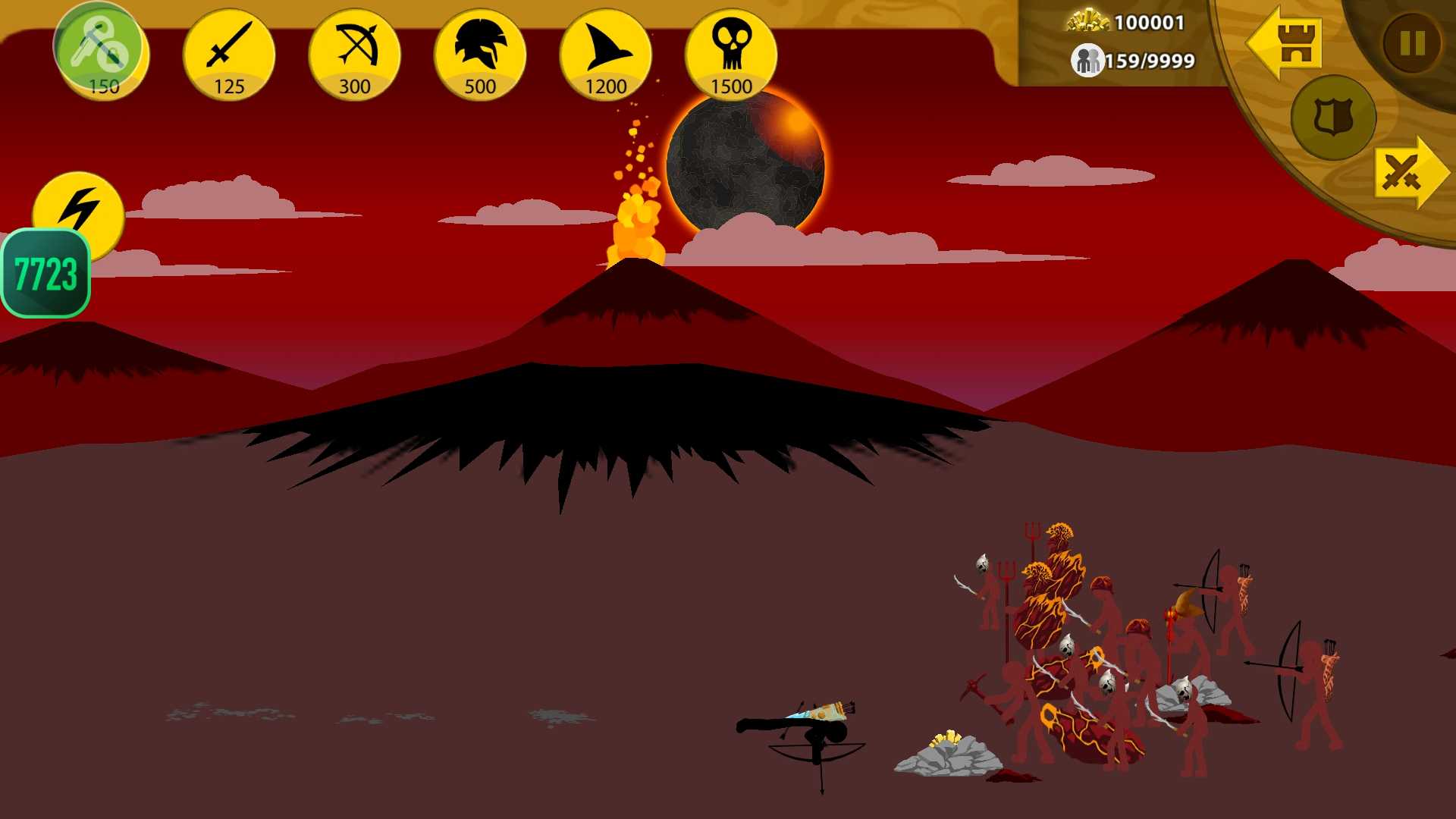Set army to defend with shield
This screenshot has width=1456, height=819.
[x=1332, y=118]
